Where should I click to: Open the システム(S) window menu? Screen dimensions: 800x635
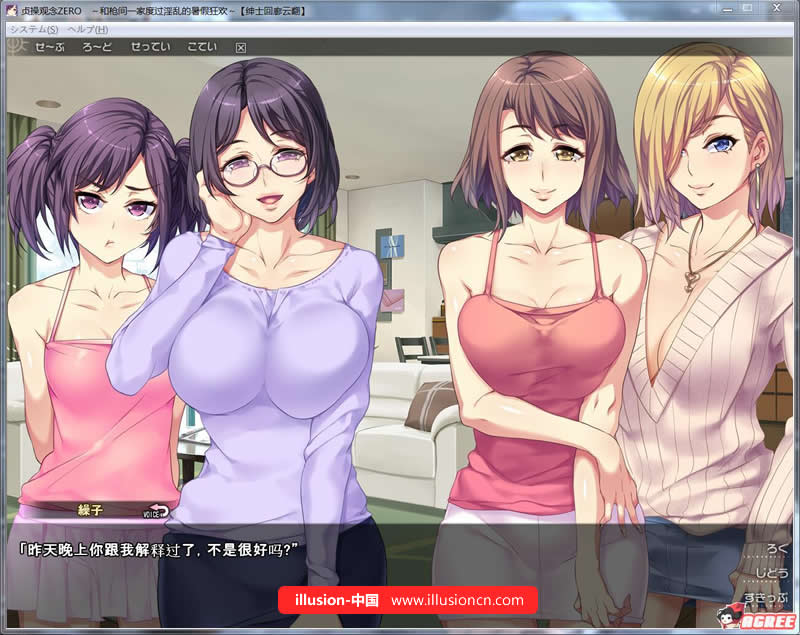click(x=34, y=29)
